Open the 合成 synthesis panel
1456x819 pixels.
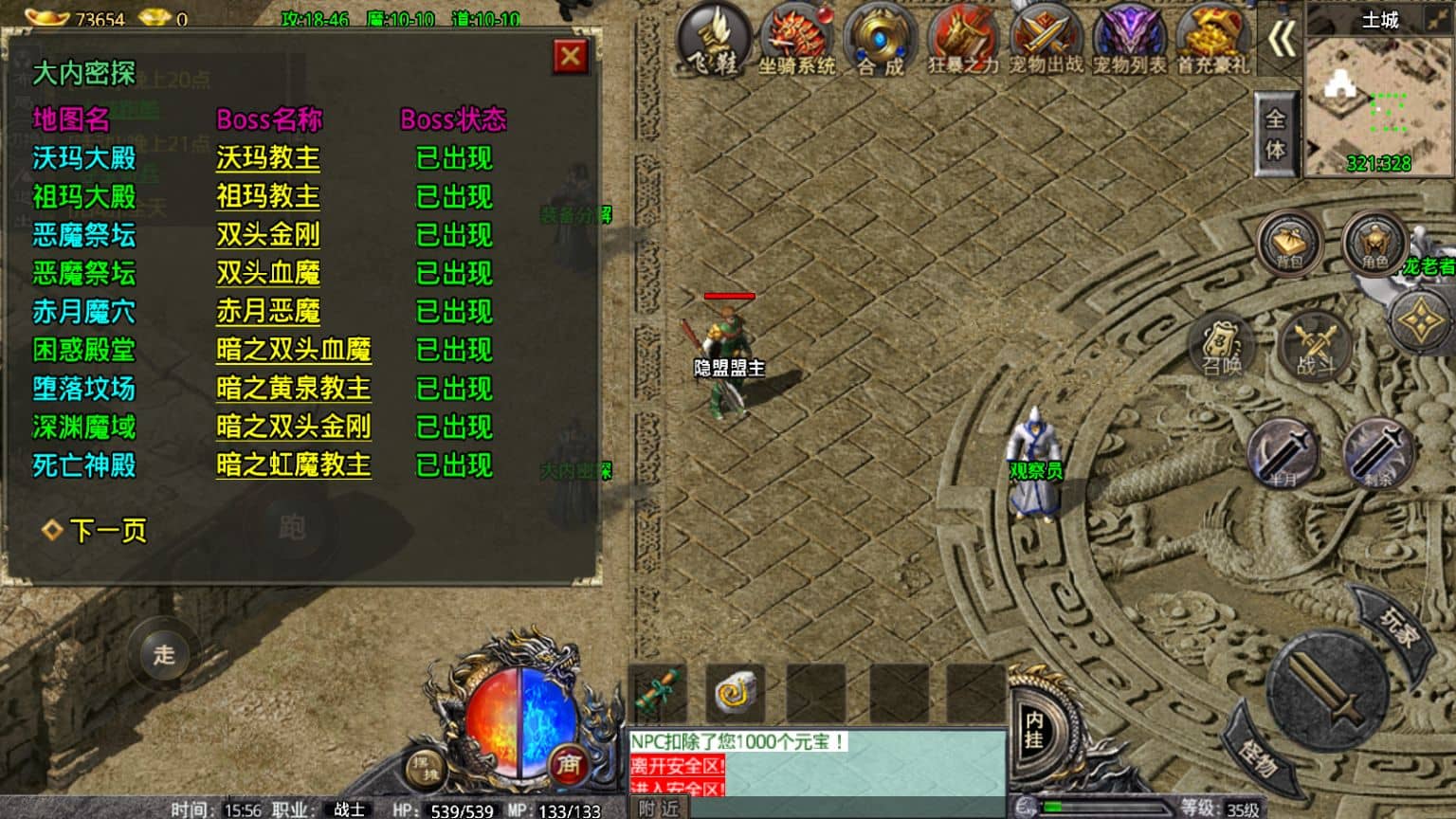tap(877, 38)
